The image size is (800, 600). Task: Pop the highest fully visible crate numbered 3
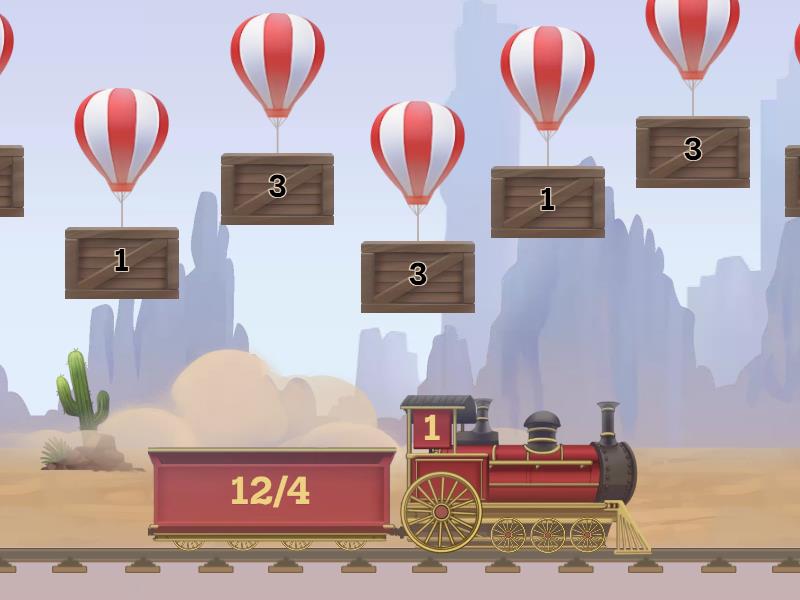tap(692, 151)
